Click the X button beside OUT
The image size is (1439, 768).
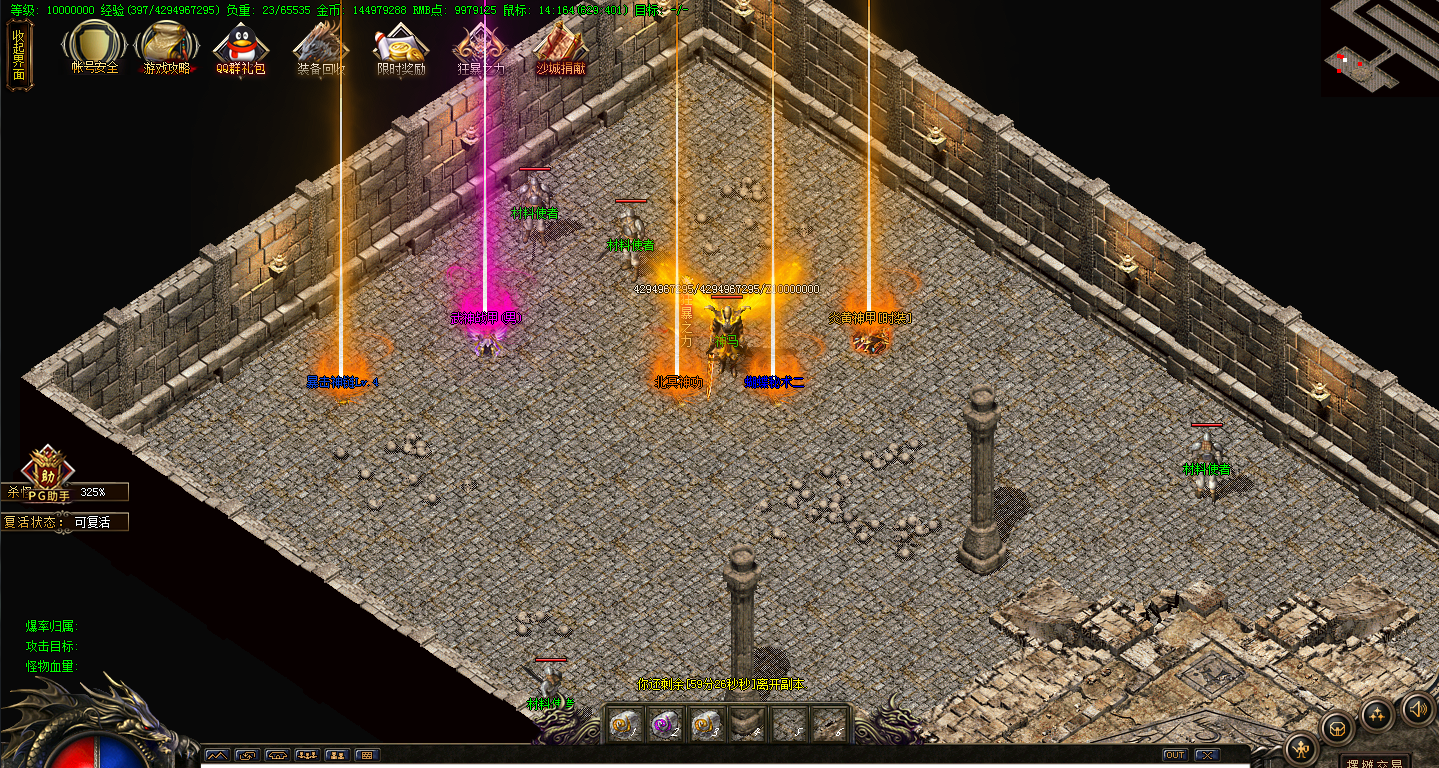[1208, 755]
